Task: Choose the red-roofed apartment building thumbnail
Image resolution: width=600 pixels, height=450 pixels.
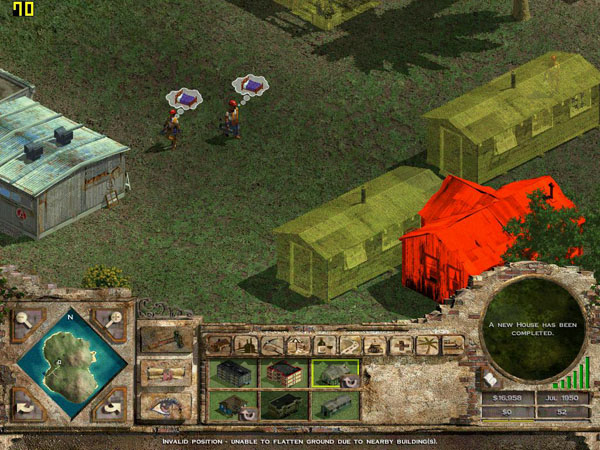Action: 284,373
